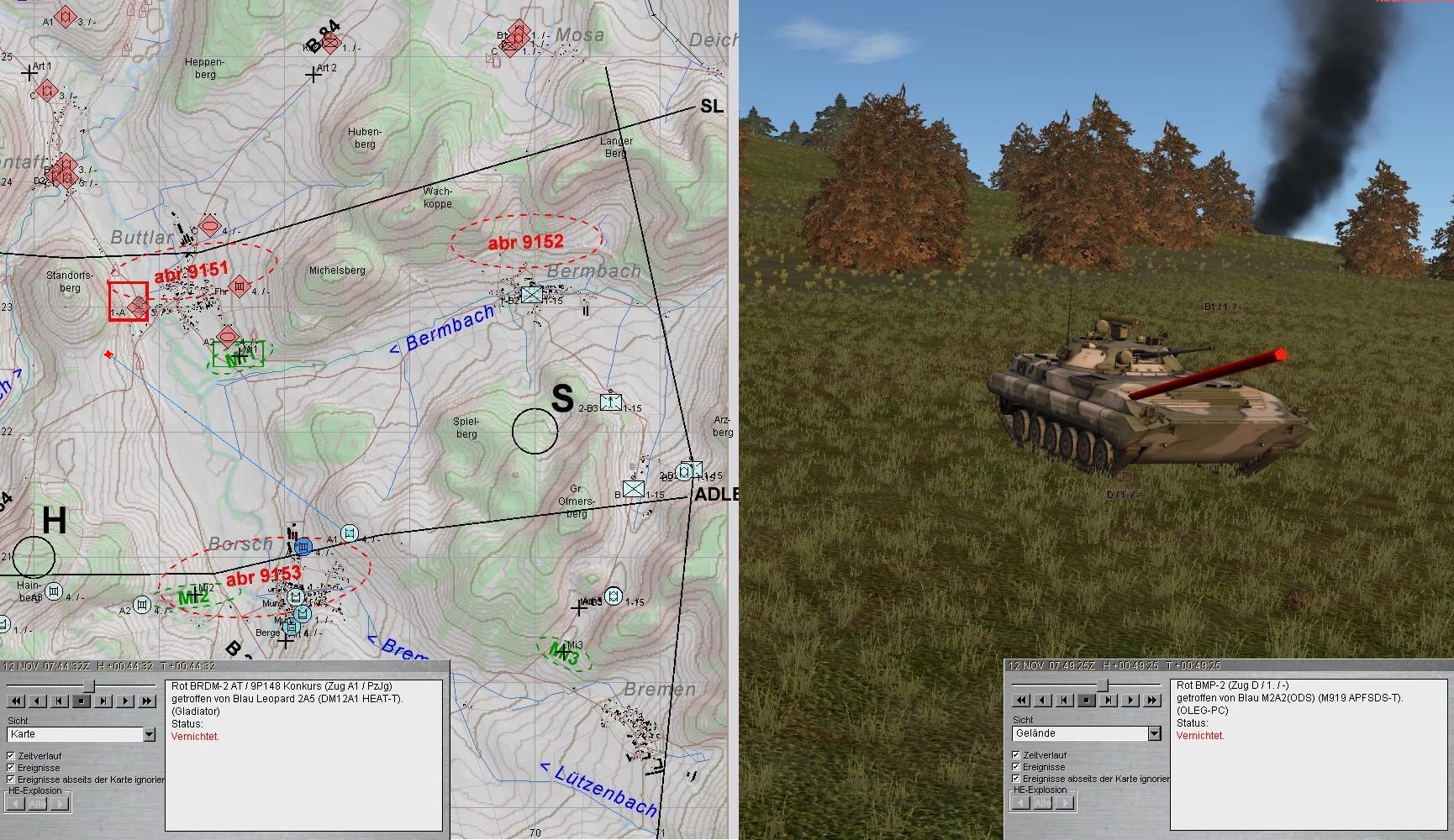Toggle Zeitverlauf checkbox in the Karte panel
This screenshot has width=1454, height=840.
click(x=11, y=756)
